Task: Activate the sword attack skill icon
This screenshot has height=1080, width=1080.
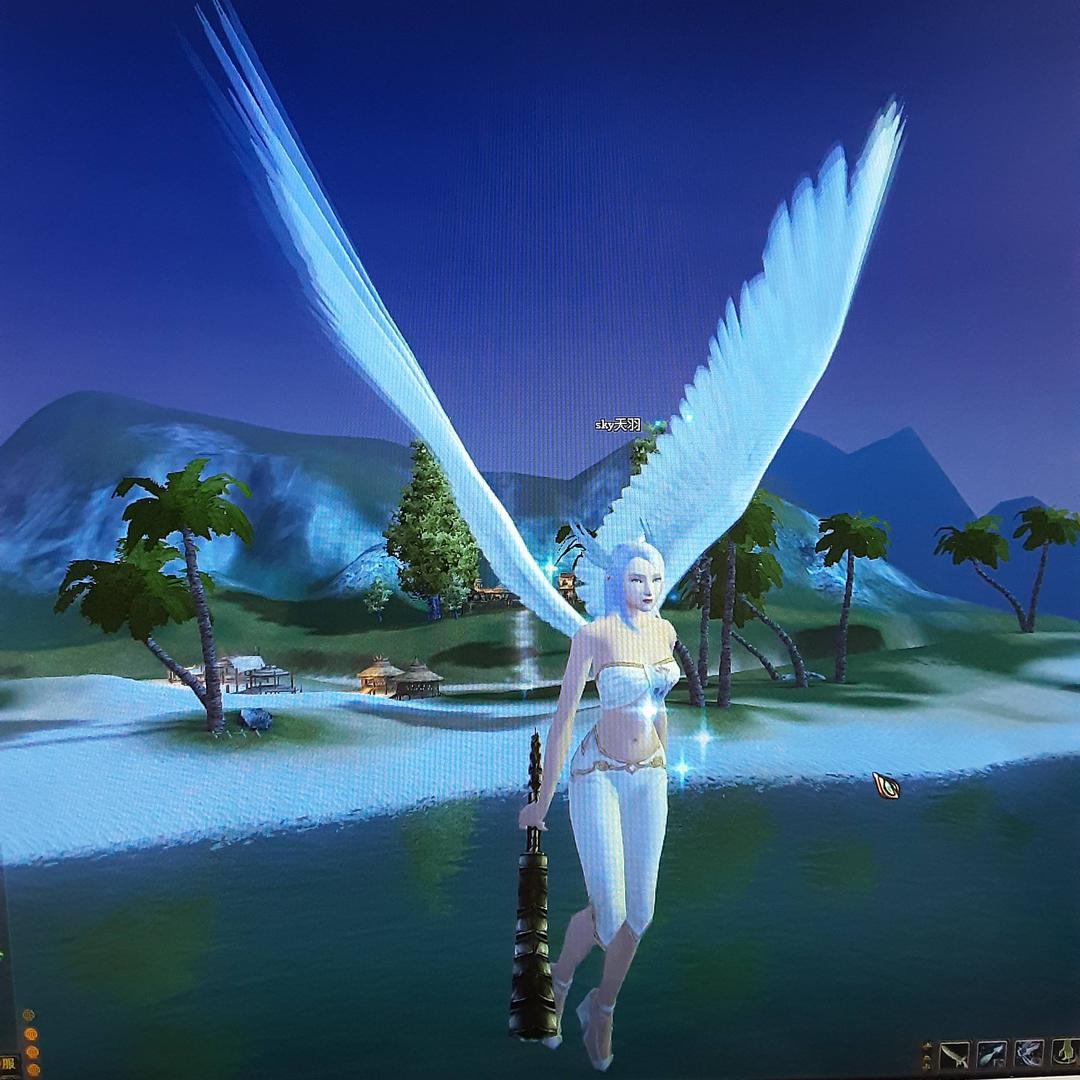Action: click(x=955, y=1054)
